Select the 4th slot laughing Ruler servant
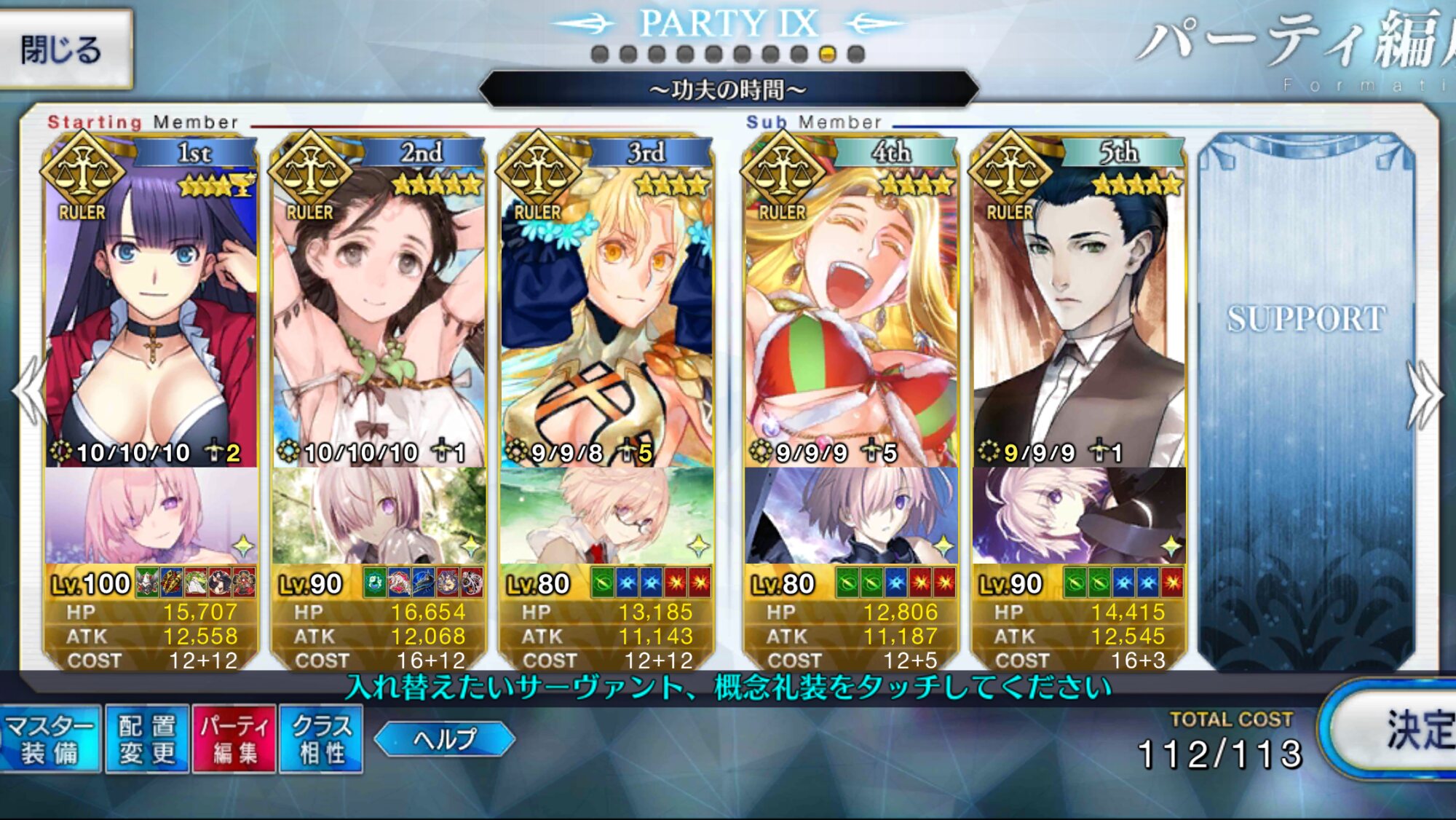Viewport: 1456px width, 820px height. 851,306
